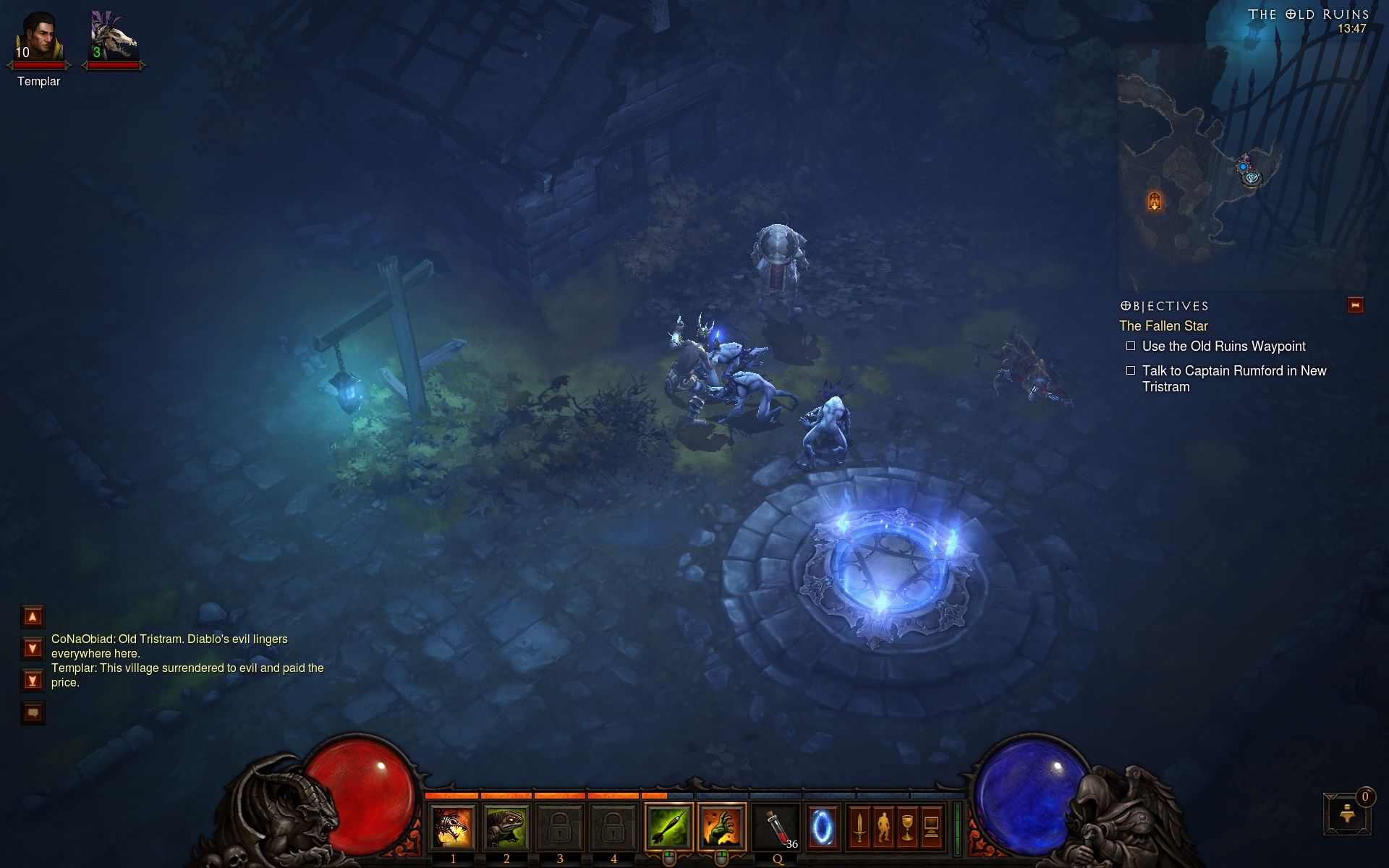
Task: Open the notification icon in the bottom-right corner
Action: pos(1347,813)
